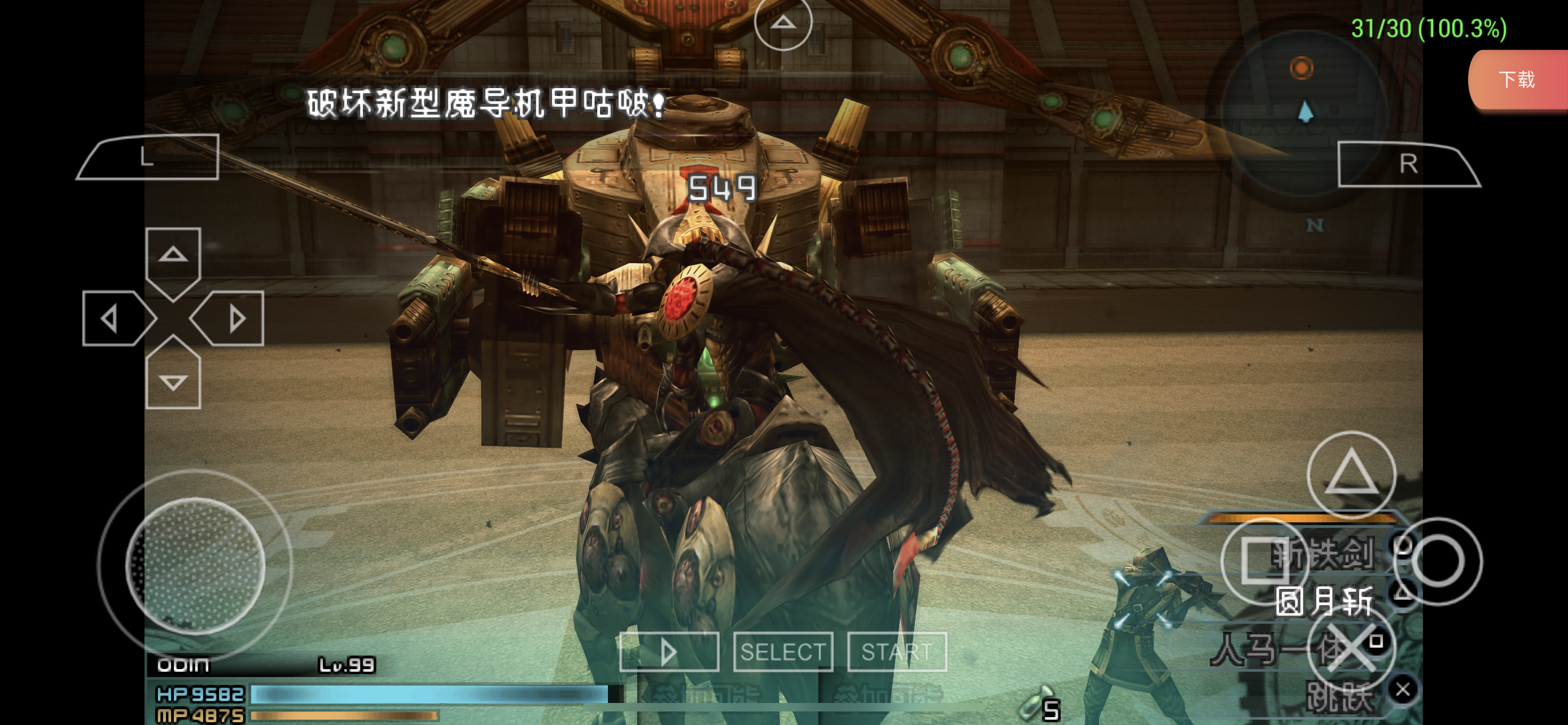Tap the L shoulder touch button

(x=148, y=156)
